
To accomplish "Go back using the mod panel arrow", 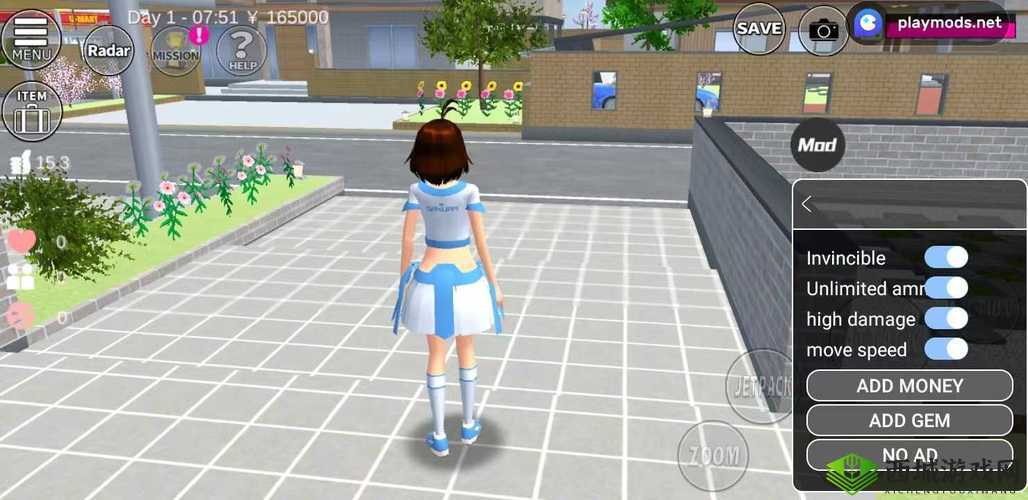I will coord(808,204).
